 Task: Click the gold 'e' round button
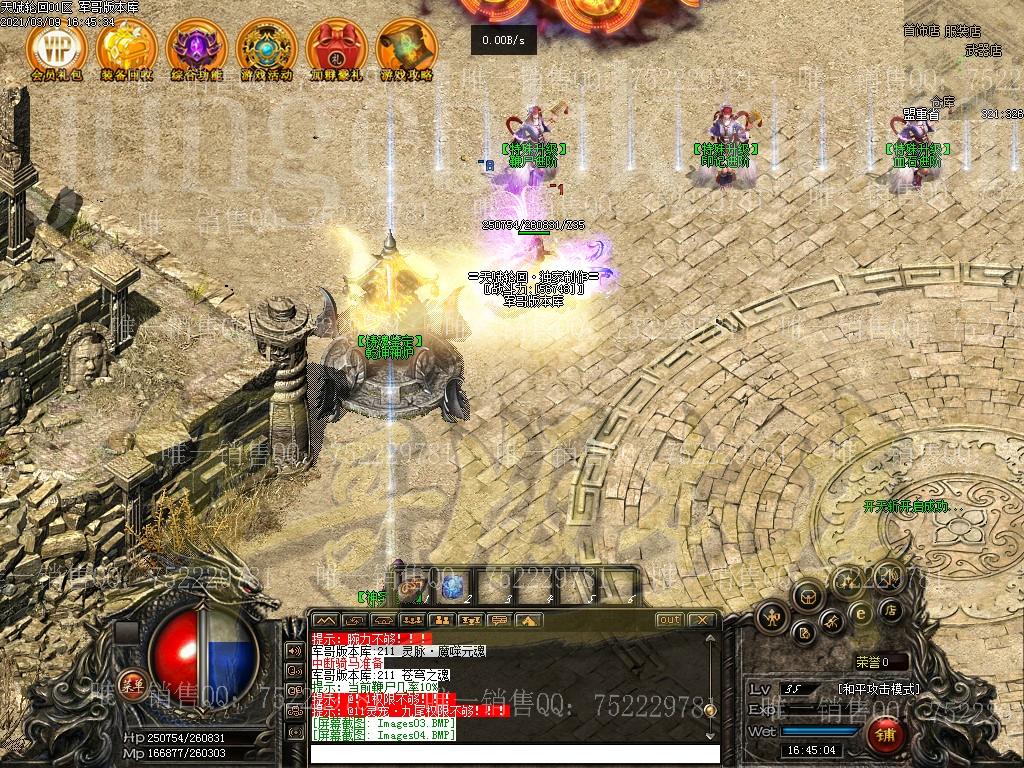tap(859, 613)
